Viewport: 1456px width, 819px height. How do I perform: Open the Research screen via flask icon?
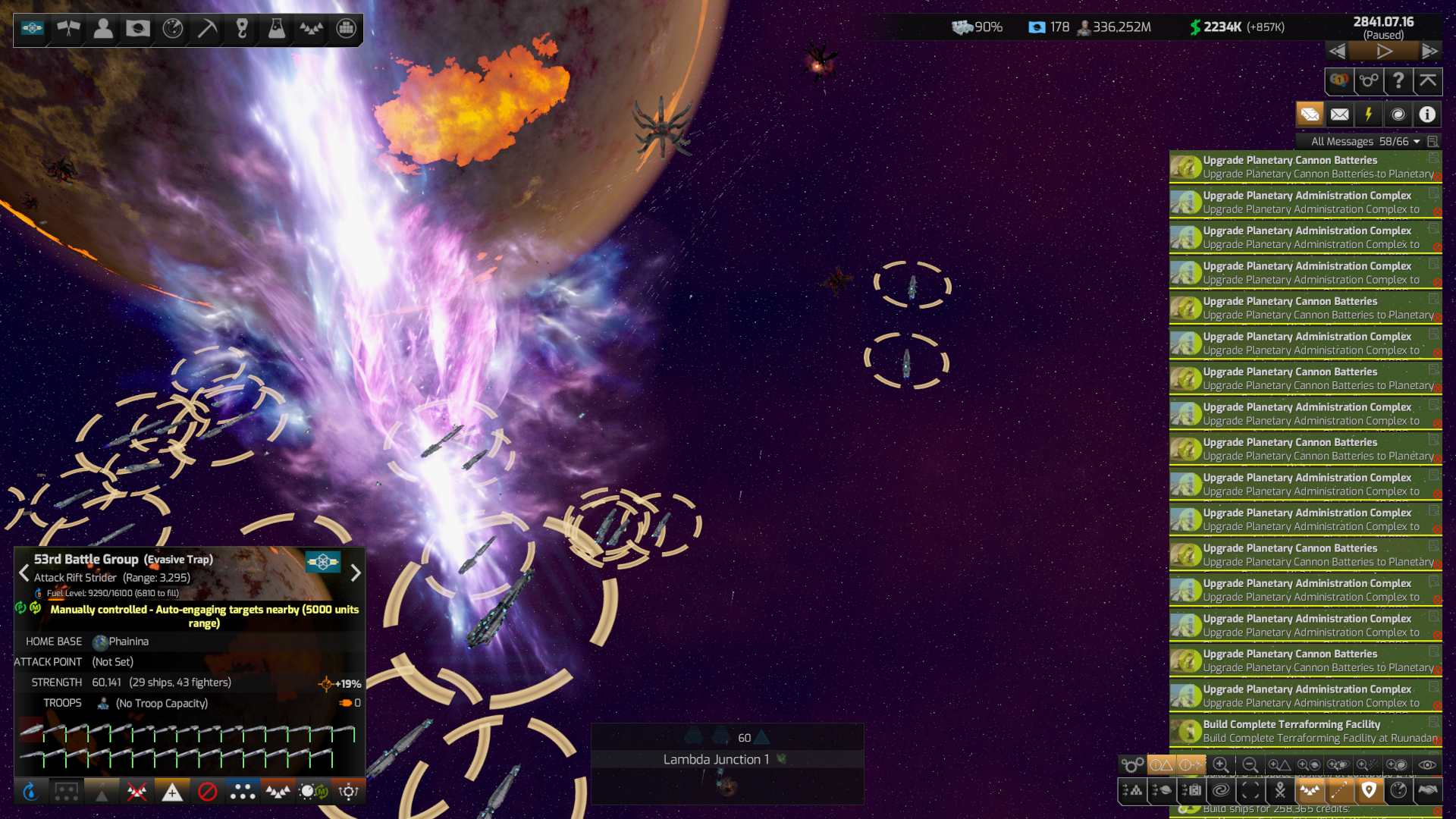click(x=276, y=29)
